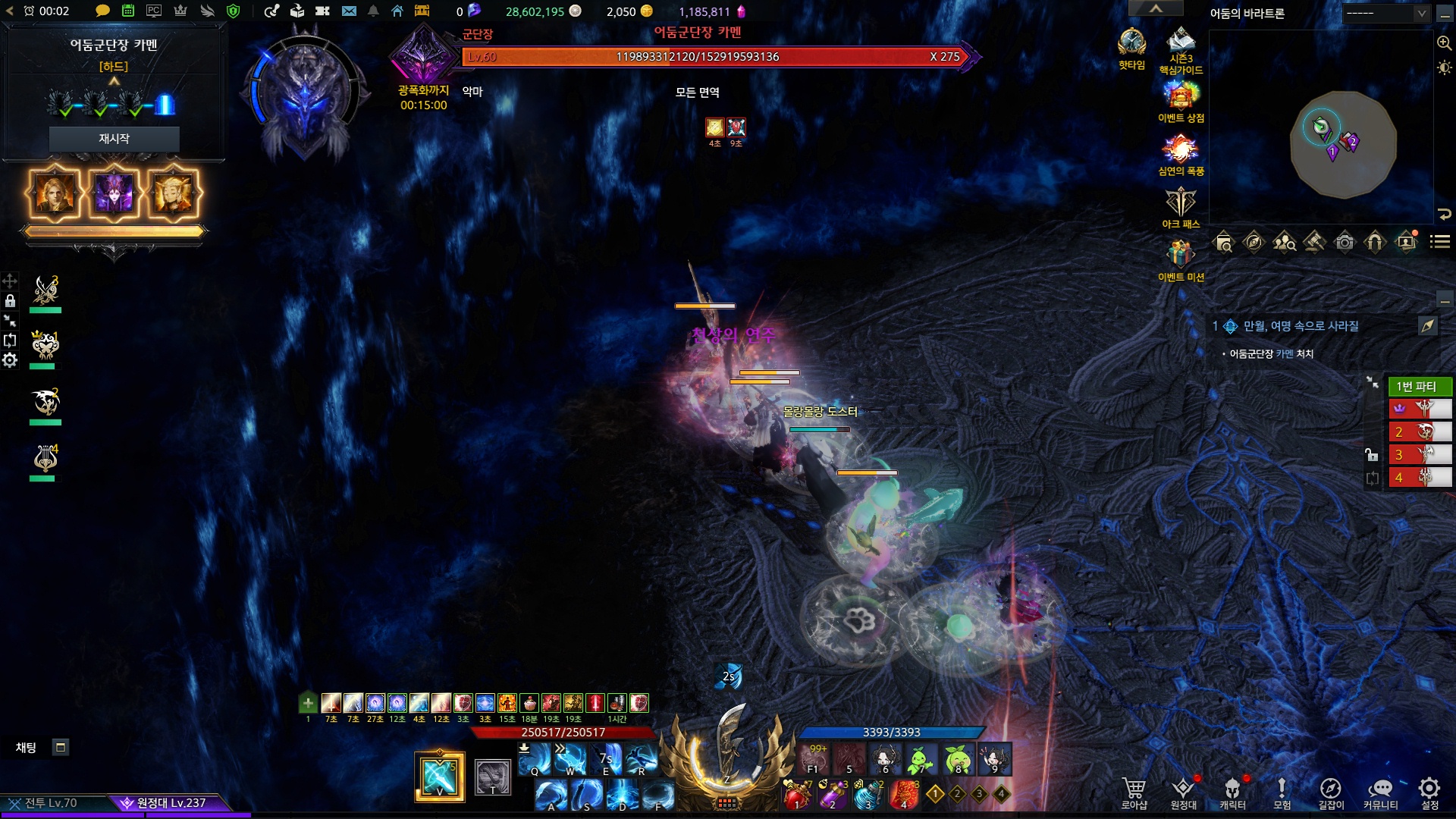Zoom the minimap with the magnifier button
Image resolution: width=1456 pixels, height=819 pixels.
[x=1444, y=43]
